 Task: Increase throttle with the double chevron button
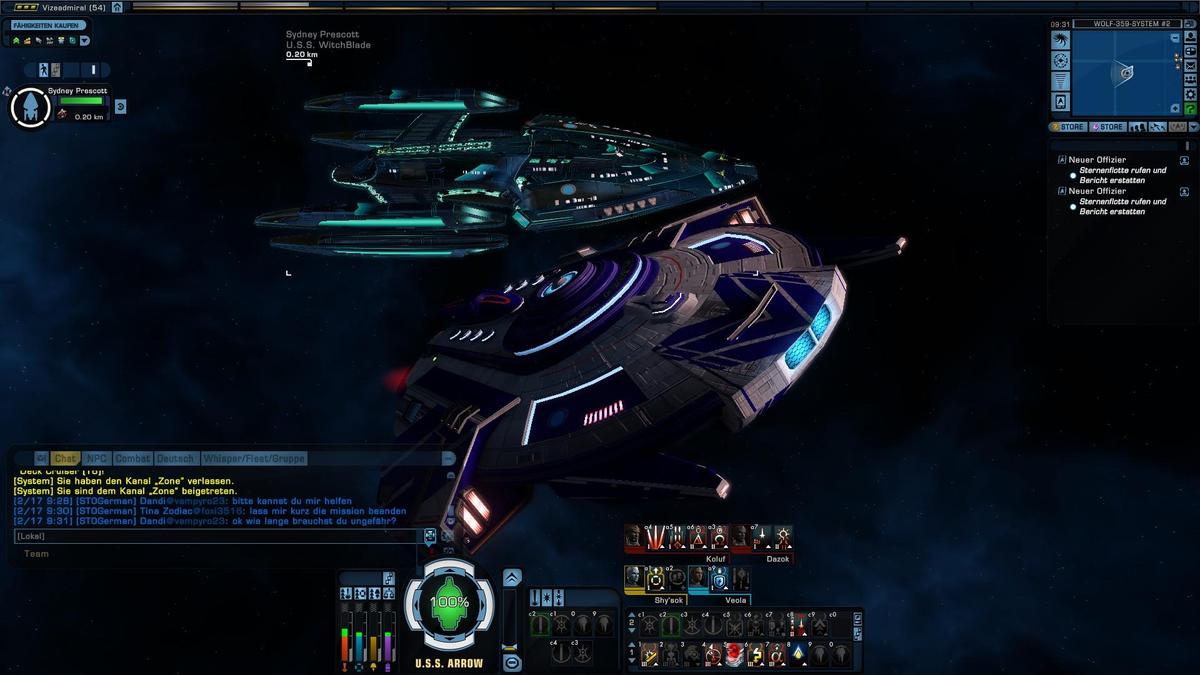click(x=512, y=578)
